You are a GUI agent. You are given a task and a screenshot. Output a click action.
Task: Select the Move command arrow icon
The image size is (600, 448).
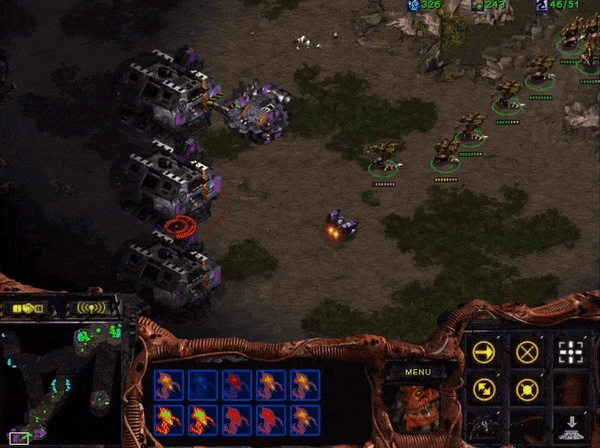click(x=485, y=352)
